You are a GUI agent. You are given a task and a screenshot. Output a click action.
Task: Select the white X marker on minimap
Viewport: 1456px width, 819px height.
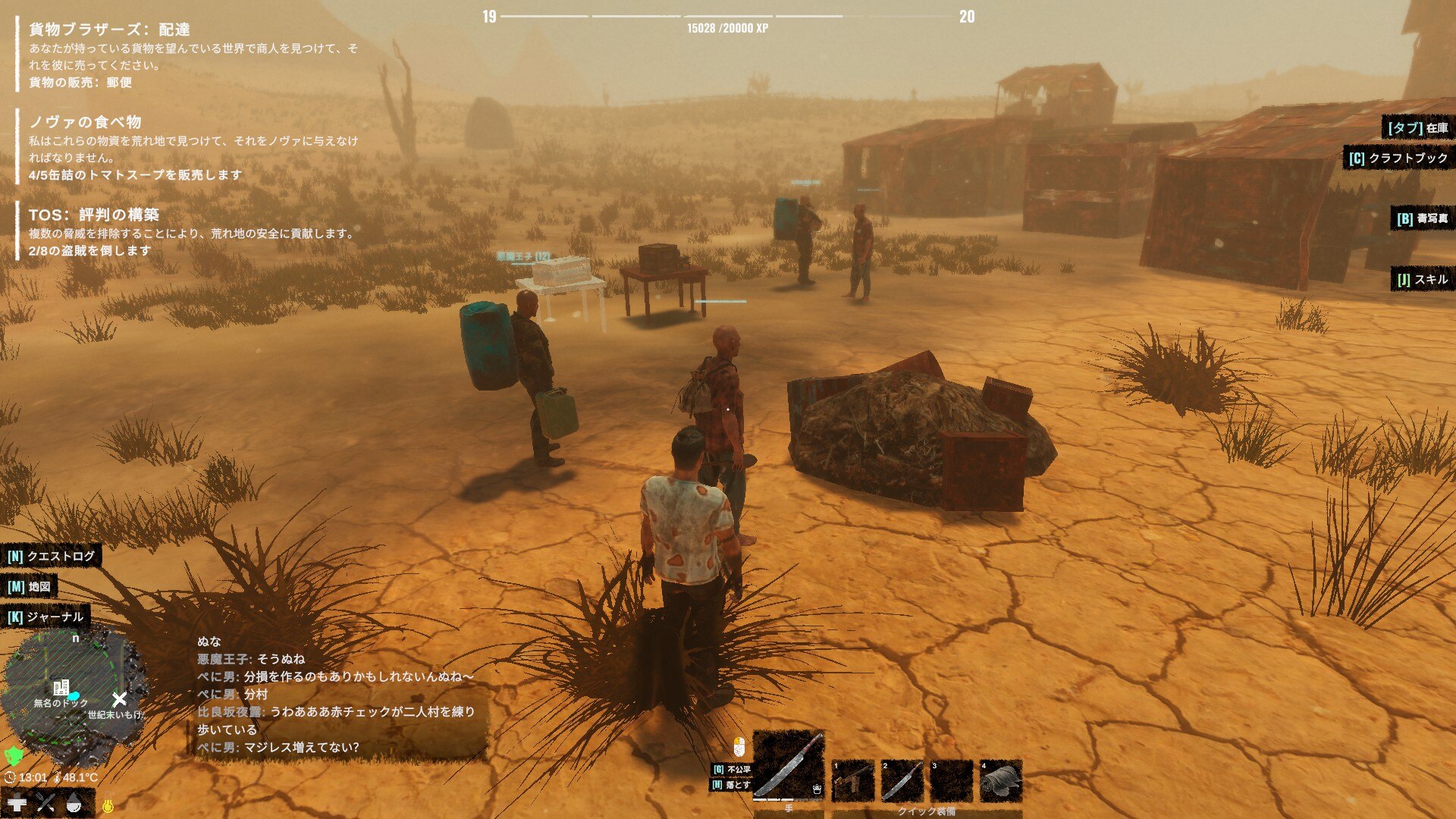click(x=119, y=699)
